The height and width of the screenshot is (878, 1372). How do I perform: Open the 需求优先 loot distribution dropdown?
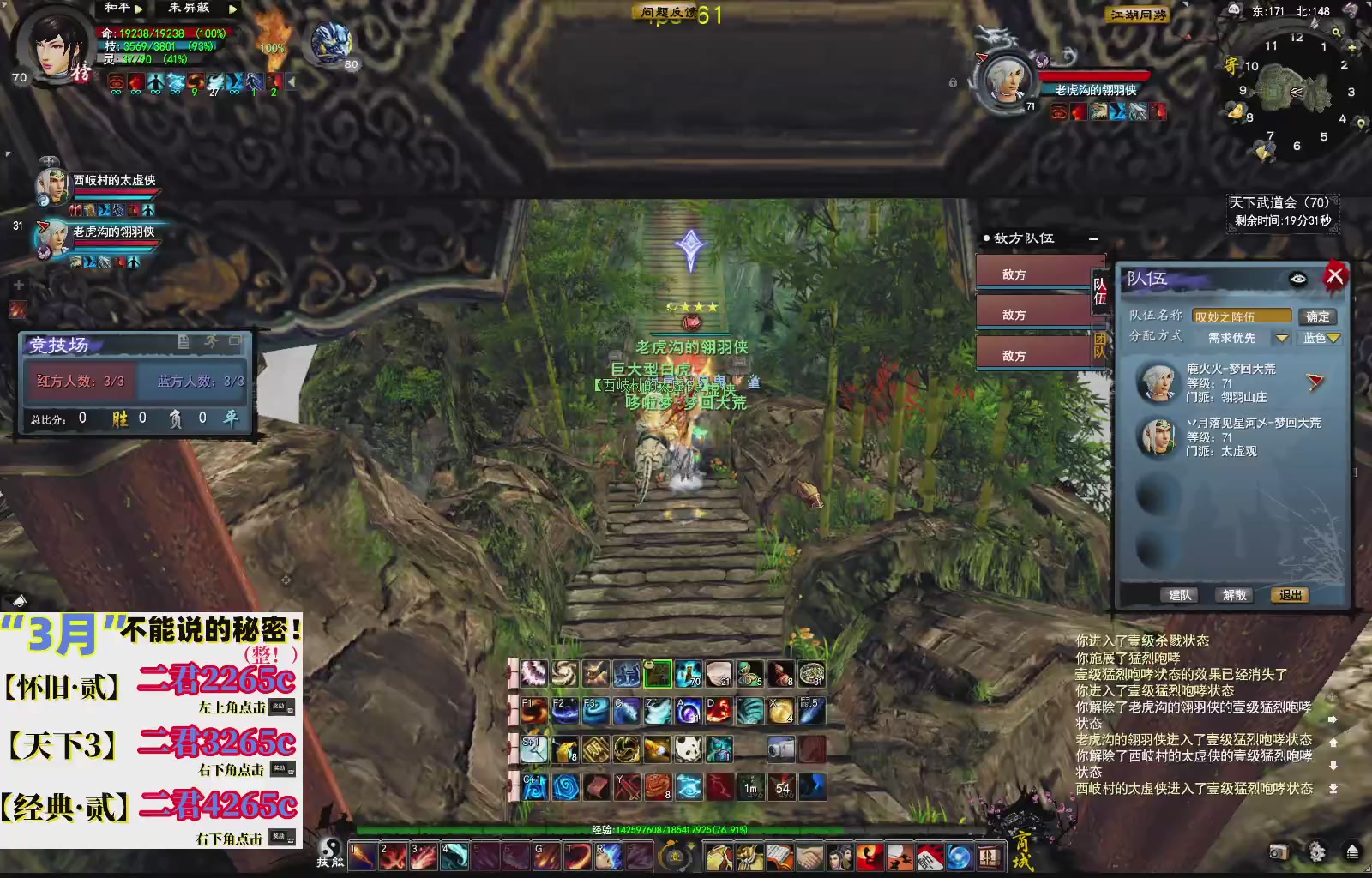1281,338
